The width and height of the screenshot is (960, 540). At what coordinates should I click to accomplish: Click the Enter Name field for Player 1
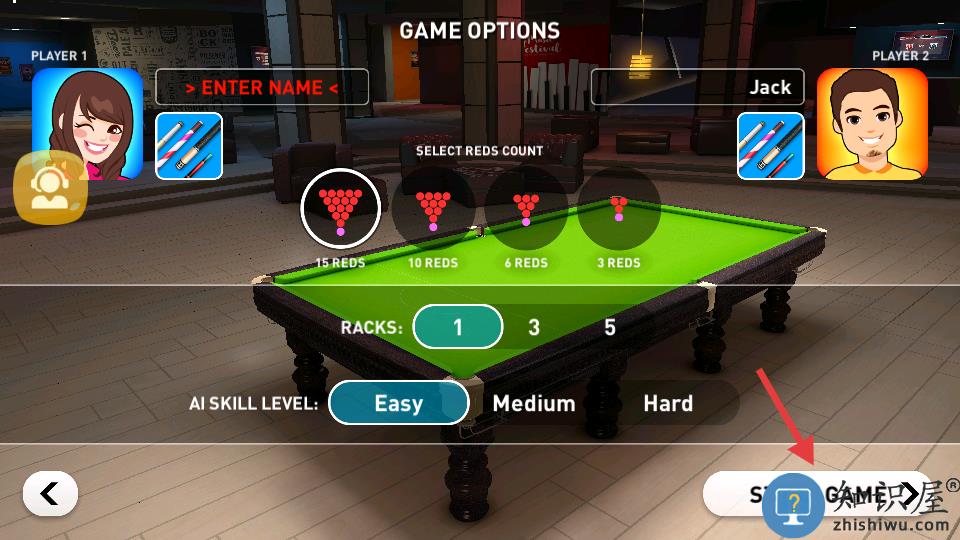tap(262, 87)
